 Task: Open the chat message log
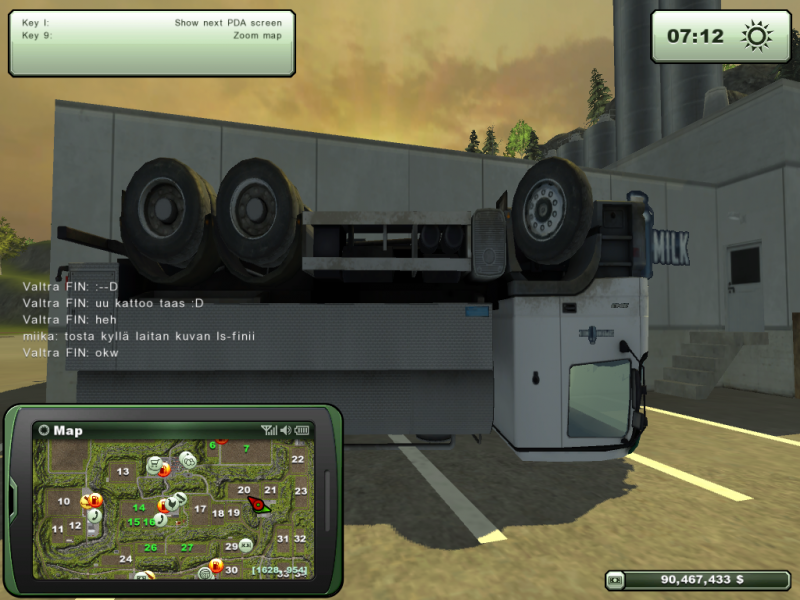138,319
